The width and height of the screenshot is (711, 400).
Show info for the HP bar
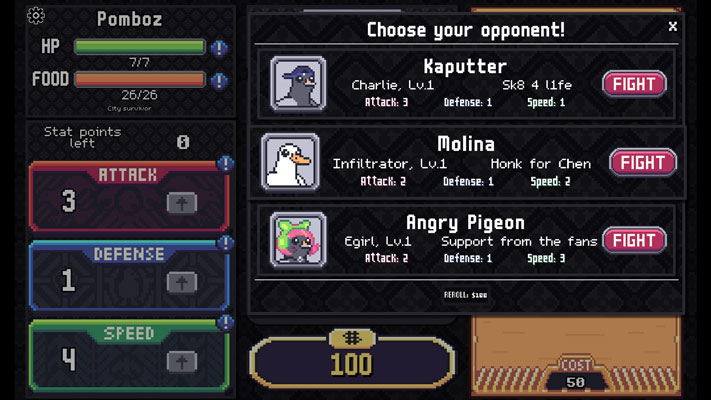220,47
